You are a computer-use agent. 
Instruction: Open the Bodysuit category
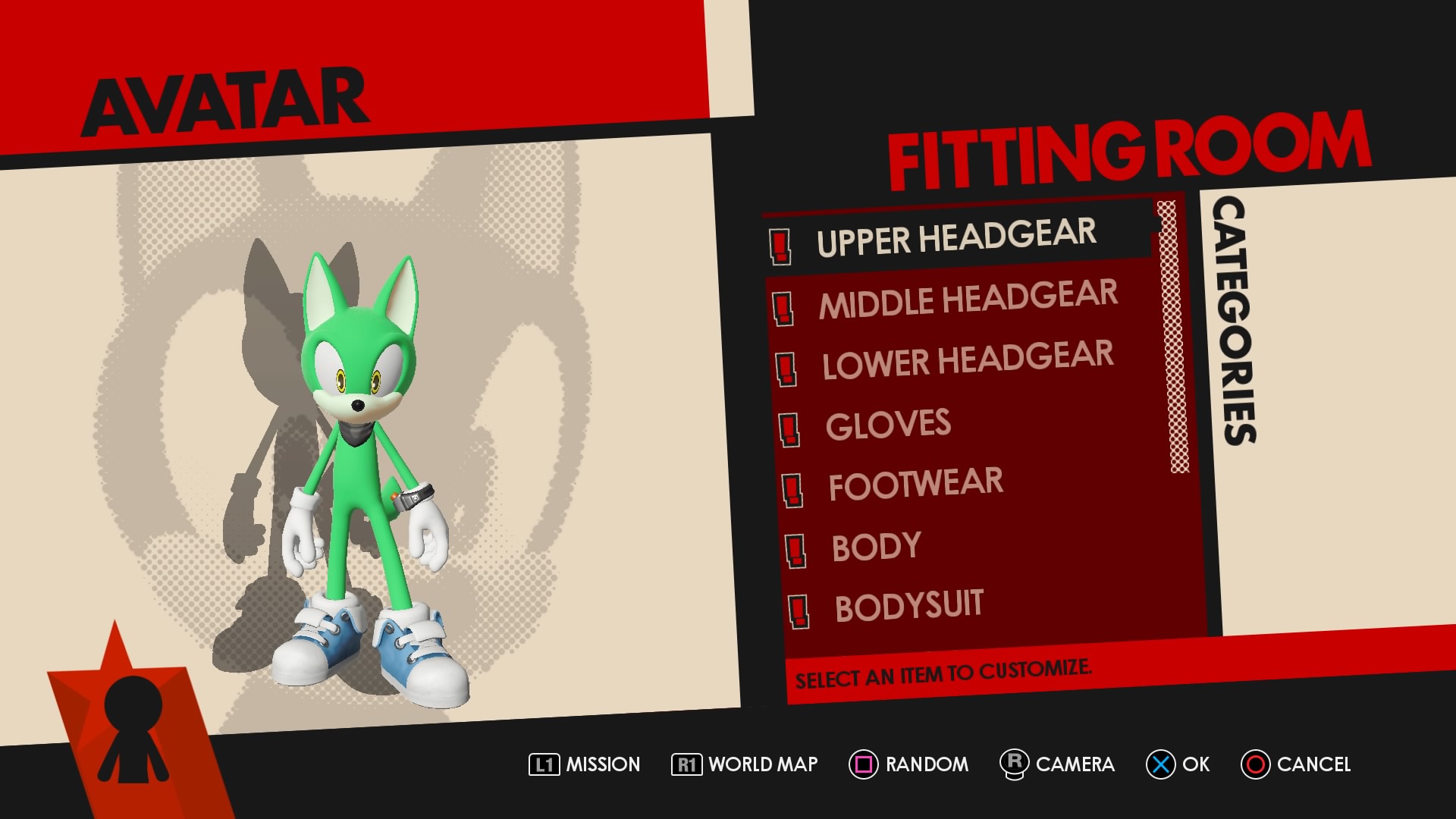point(908,606)
